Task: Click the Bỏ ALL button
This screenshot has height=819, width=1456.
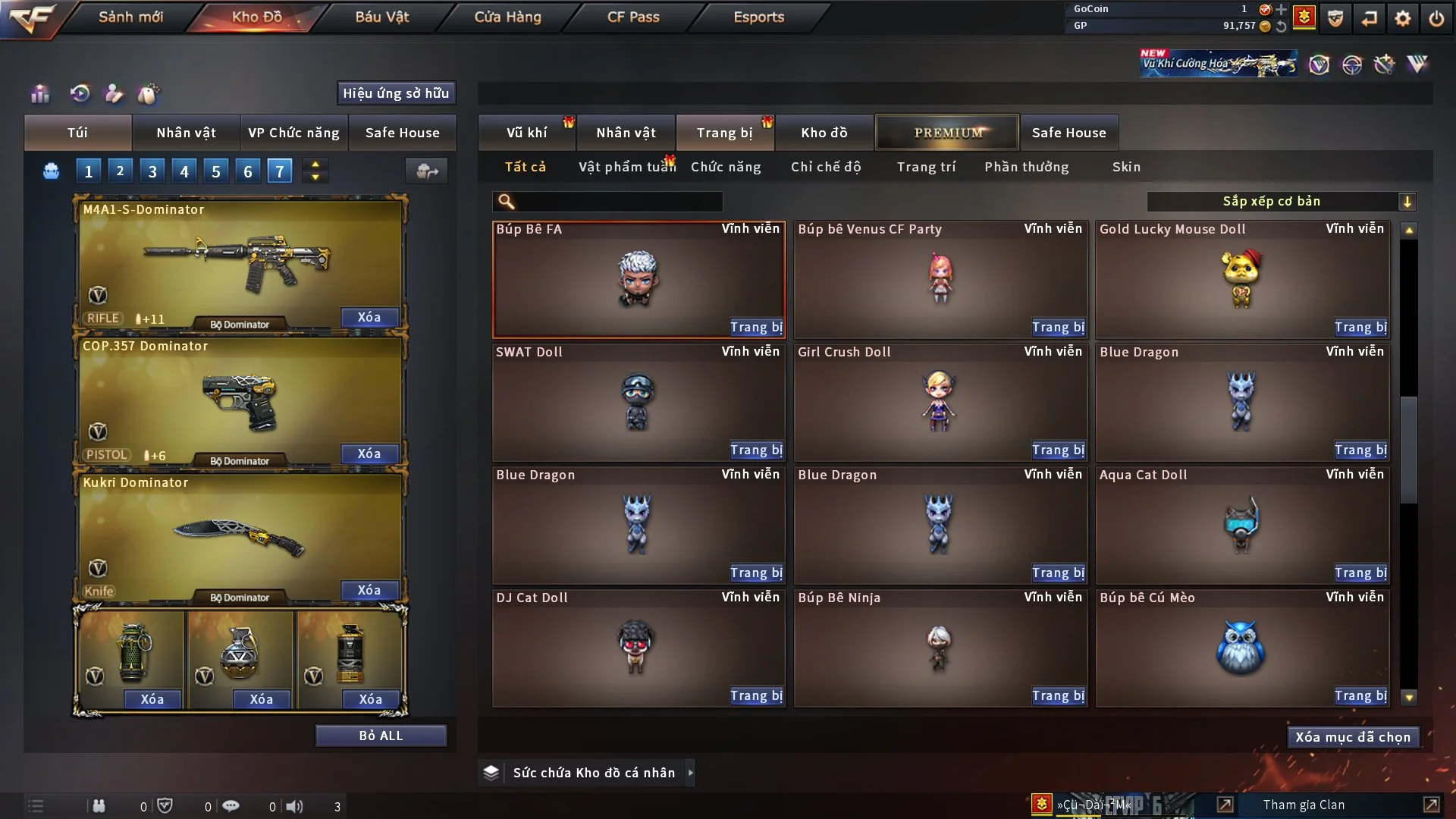Action: click(381, 736)
